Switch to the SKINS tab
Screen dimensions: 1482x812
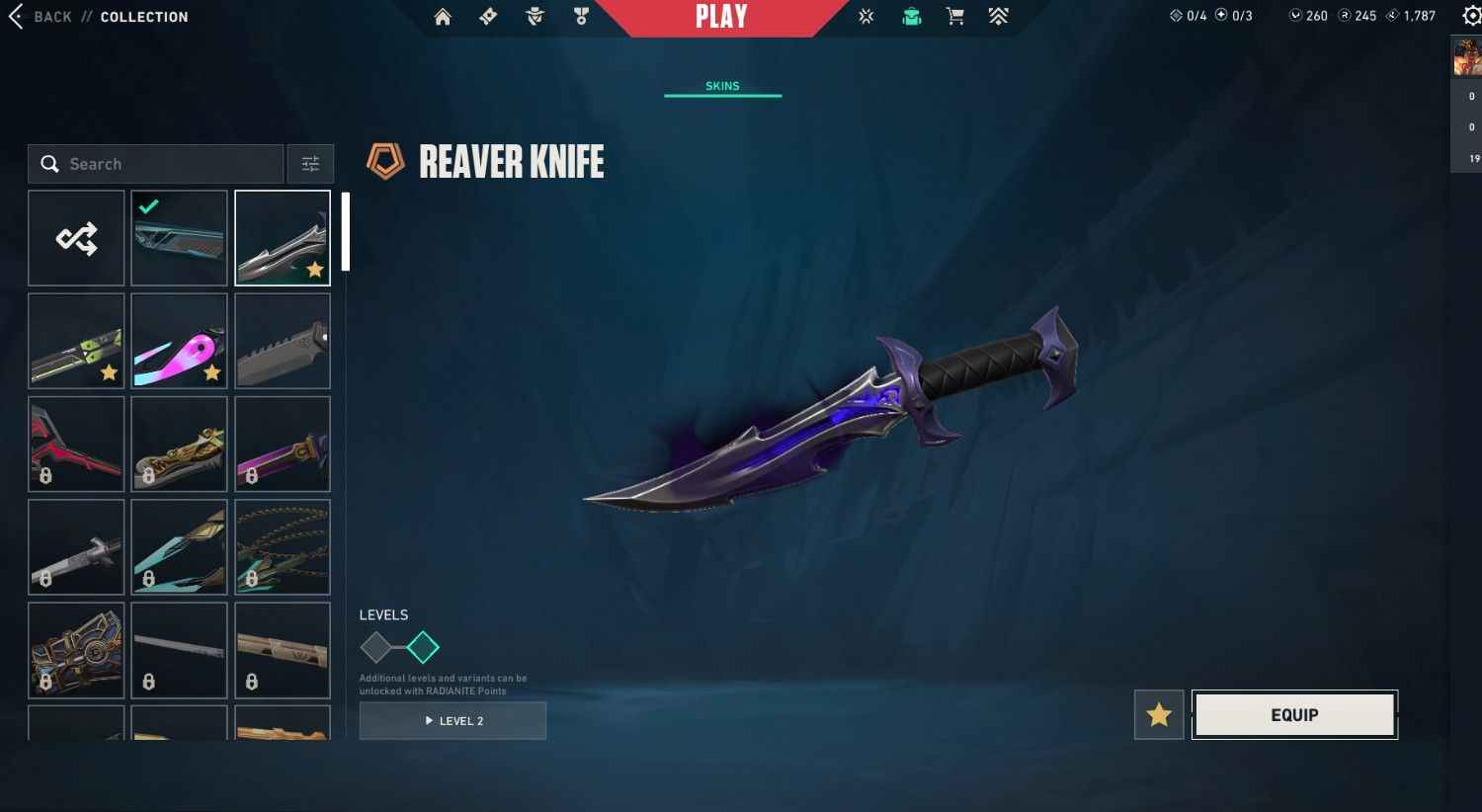click(722, 85)
